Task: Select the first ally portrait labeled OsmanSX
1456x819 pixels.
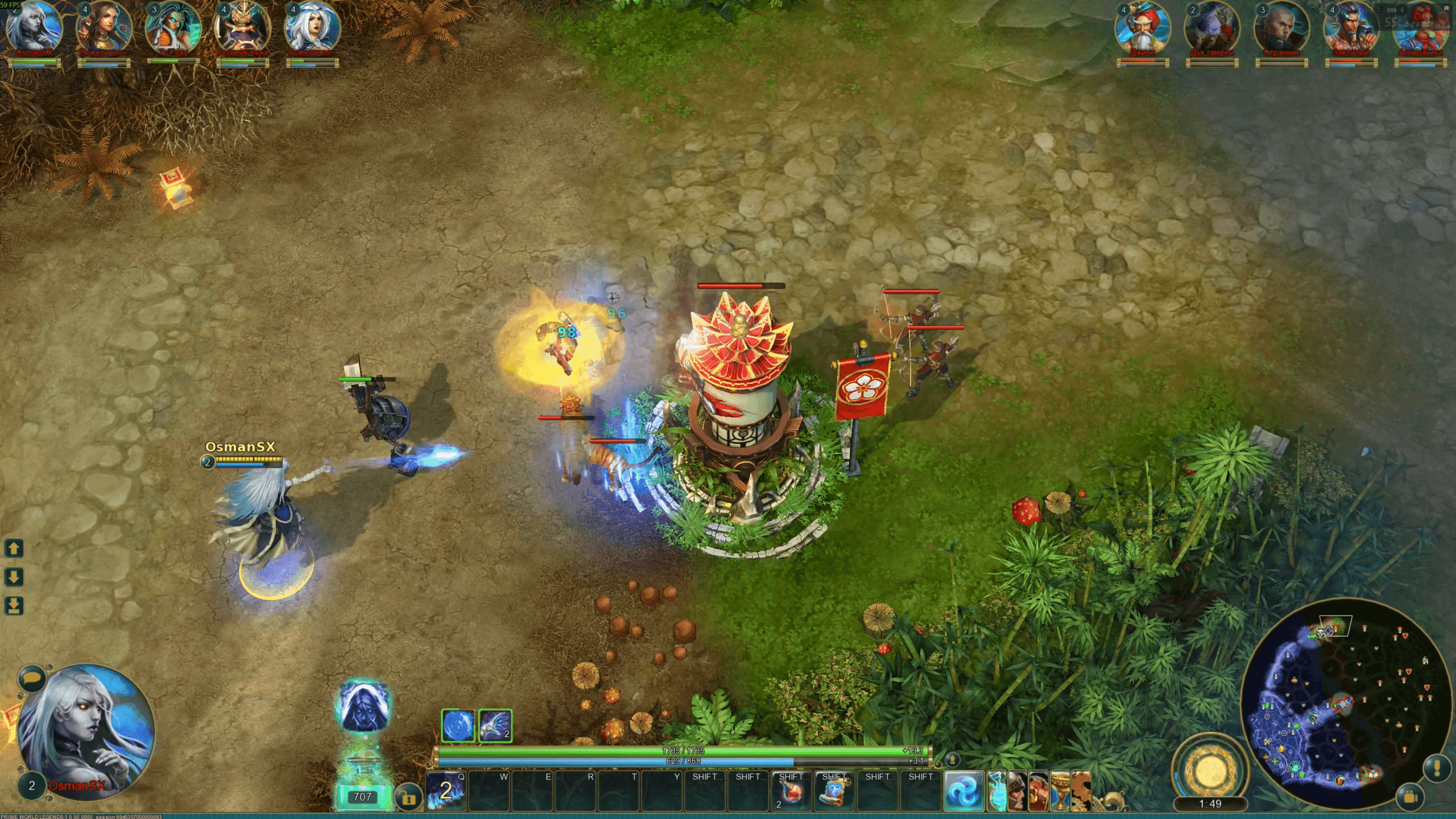Action: coord(34,30)
